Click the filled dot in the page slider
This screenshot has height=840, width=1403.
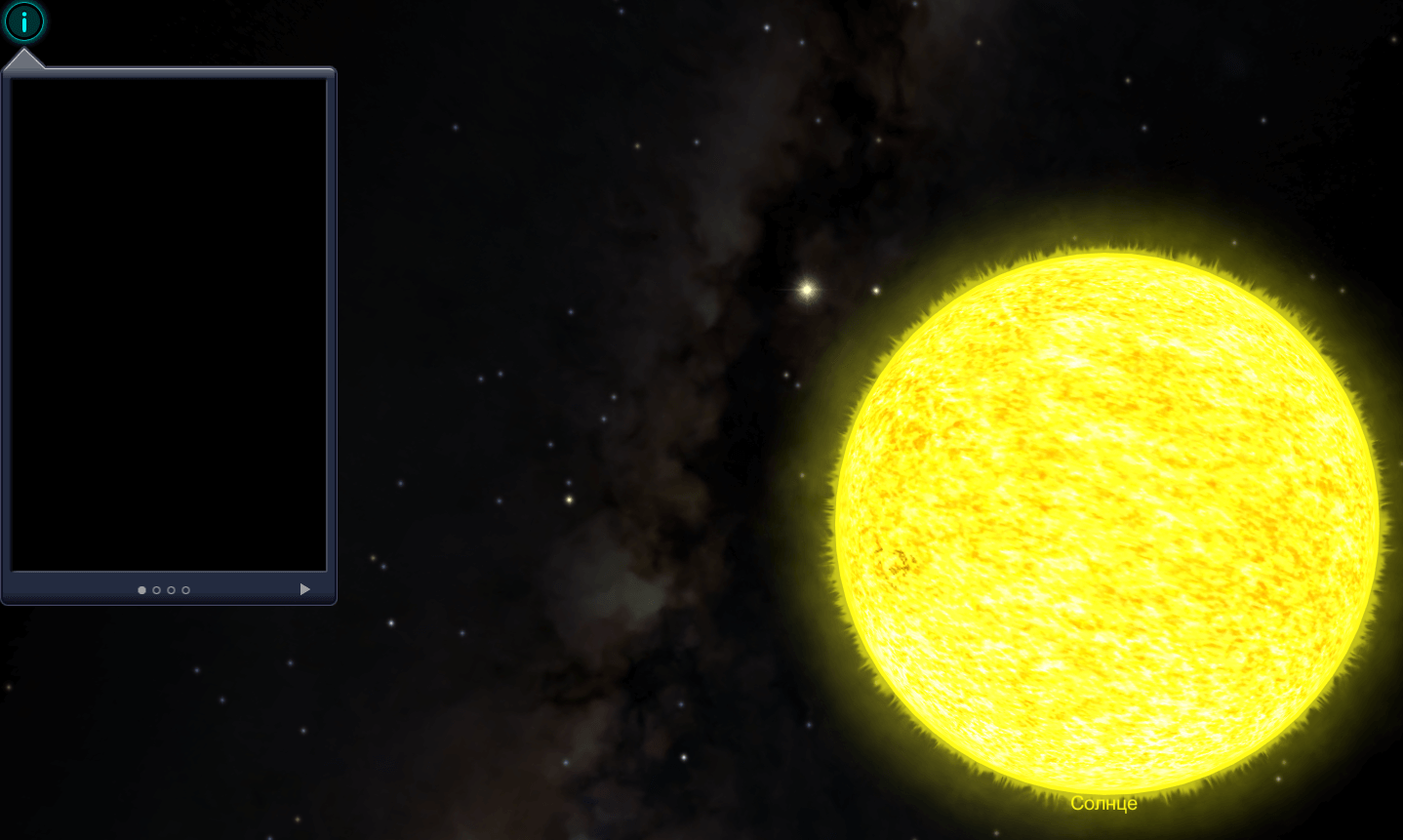click(x=142, y=589)
